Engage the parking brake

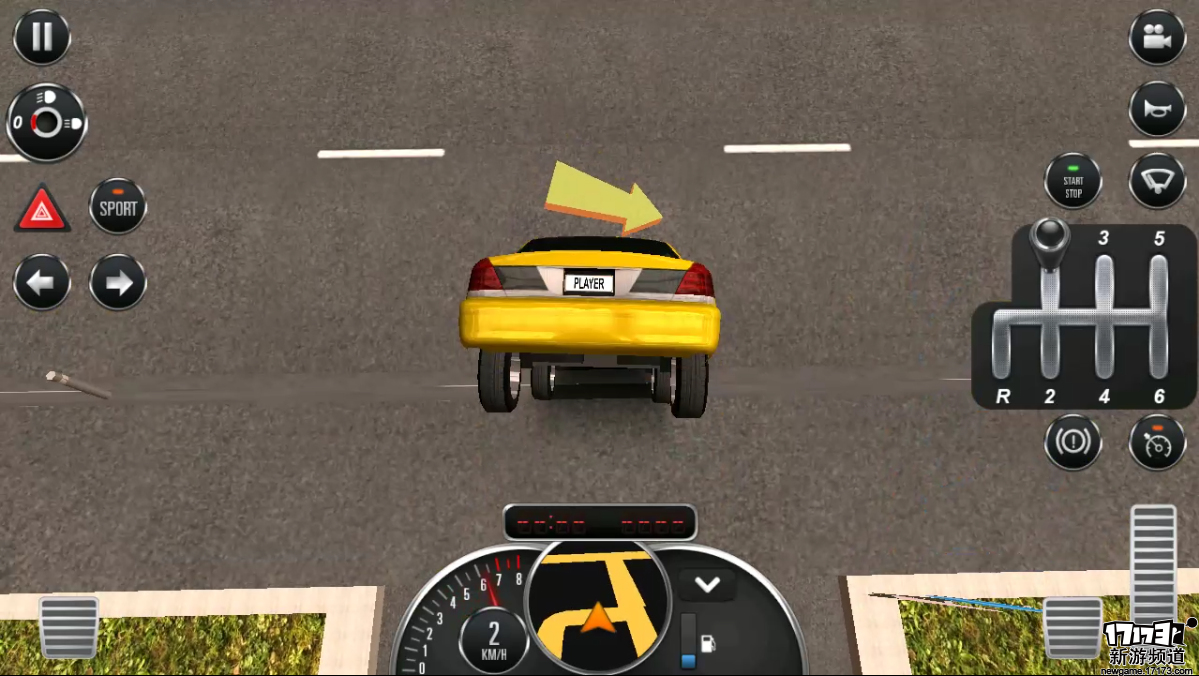(x=1073, y=441)
